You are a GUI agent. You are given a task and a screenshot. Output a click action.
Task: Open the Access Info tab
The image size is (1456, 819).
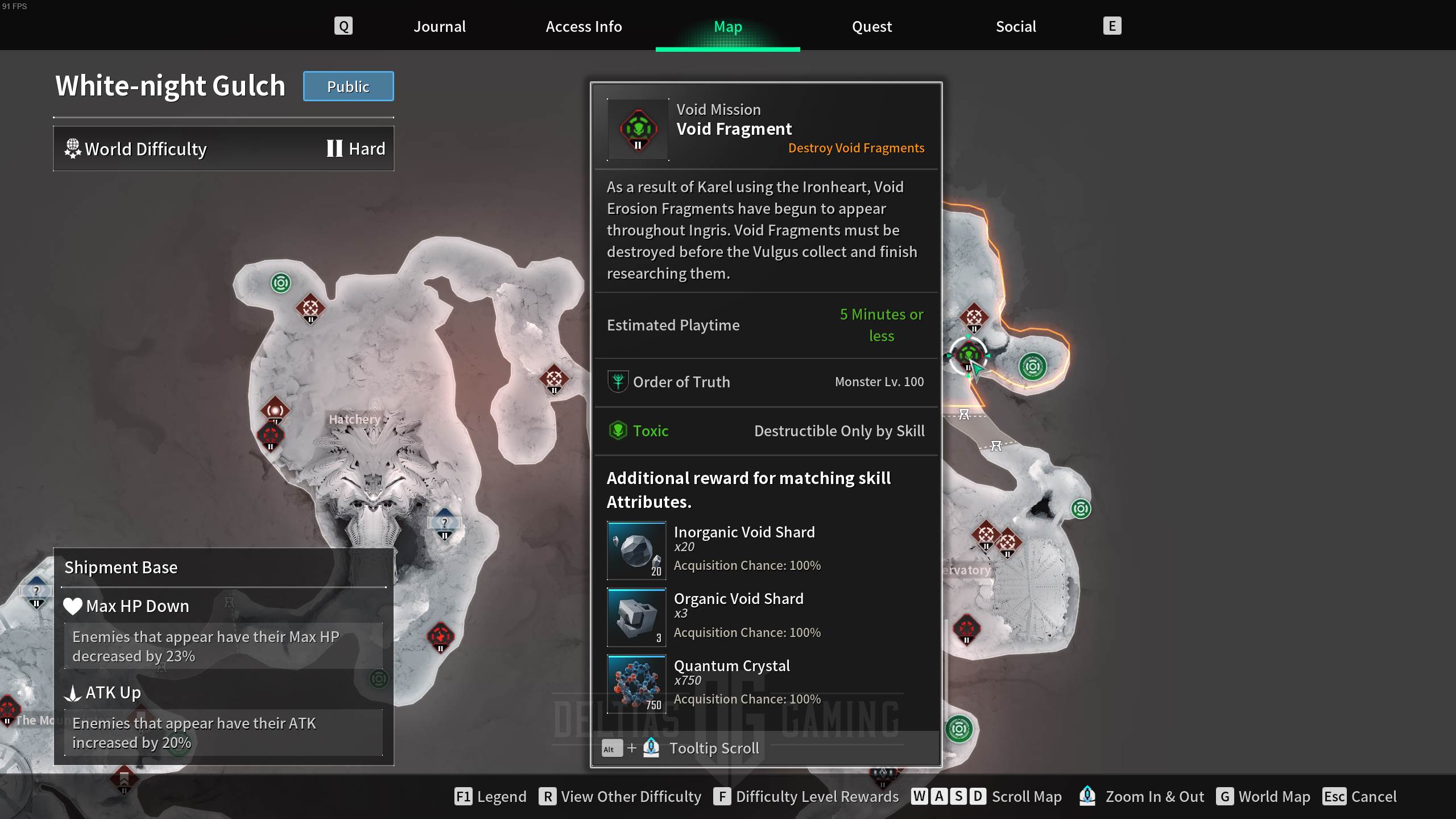584,27
